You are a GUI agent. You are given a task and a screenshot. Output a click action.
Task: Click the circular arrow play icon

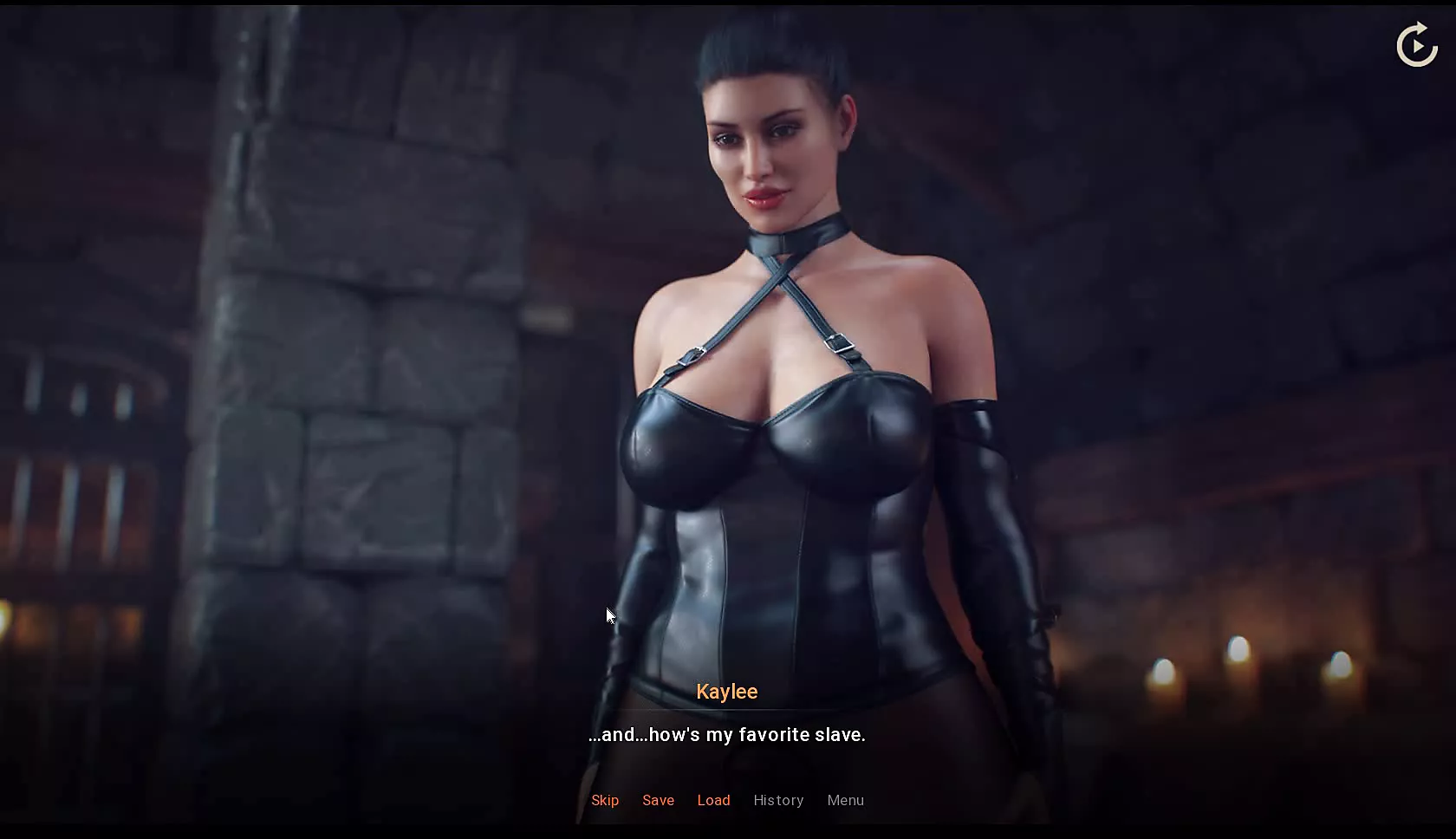coord(1417,45)
